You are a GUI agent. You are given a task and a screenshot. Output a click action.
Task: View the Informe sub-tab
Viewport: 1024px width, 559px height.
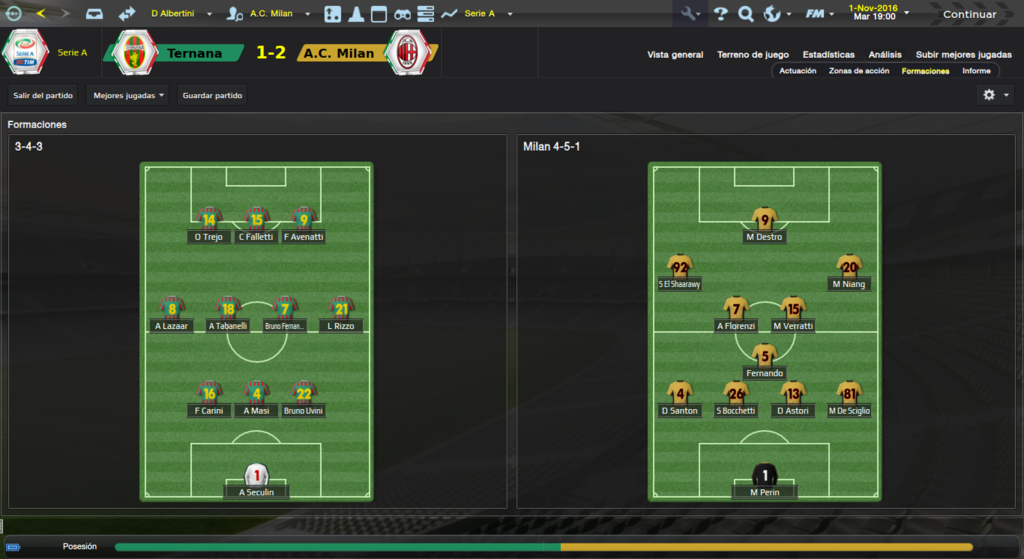click(x=976, y=71)
